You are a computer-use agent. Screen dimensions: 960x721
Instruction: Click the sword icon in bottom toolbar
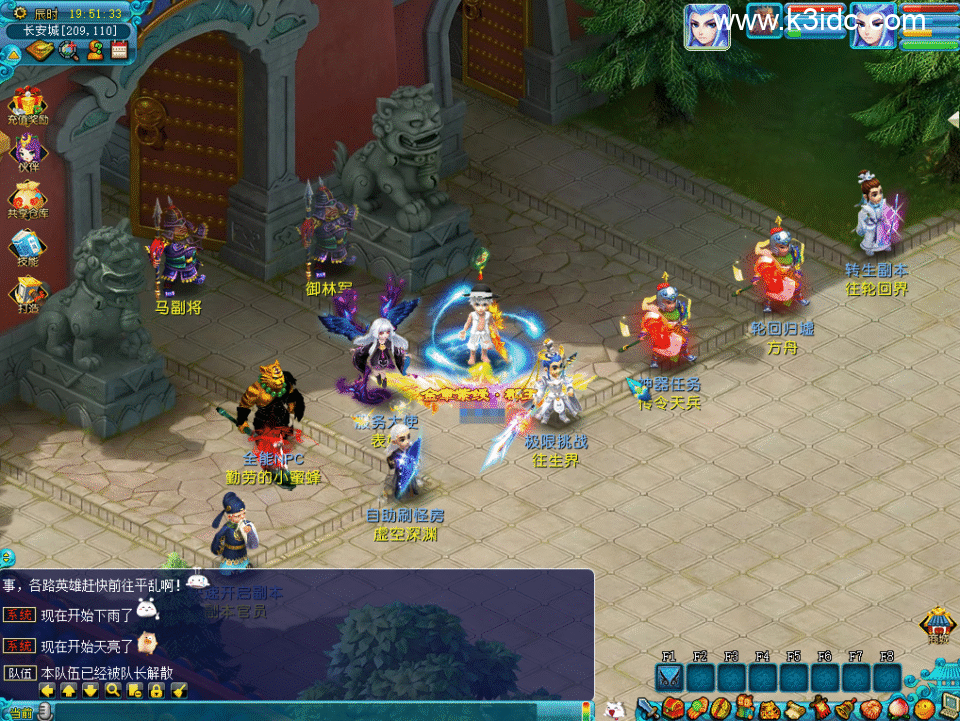point(649,709)
